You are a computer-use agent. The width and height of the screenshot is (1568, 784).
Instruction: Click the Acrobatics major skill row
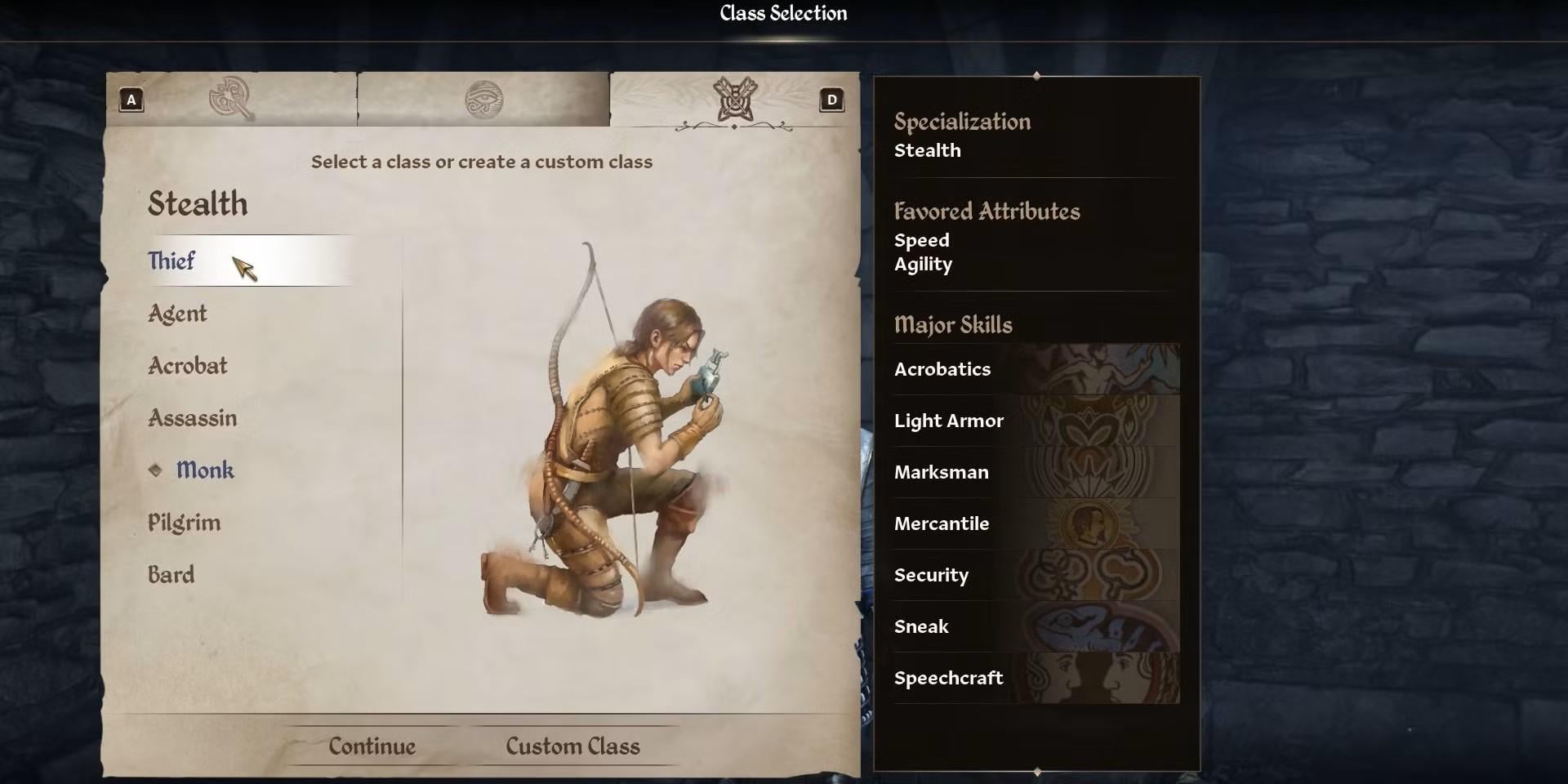[x=1036, y=369]
